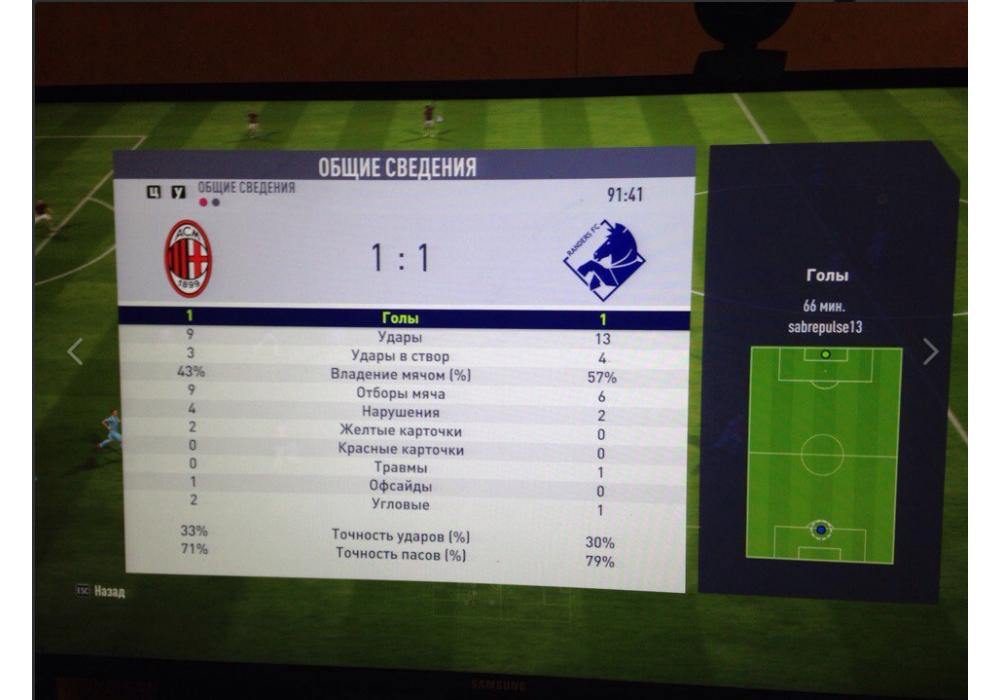Open the Офсайды stat row
1000x700 pixels.
tap(400, 487)
